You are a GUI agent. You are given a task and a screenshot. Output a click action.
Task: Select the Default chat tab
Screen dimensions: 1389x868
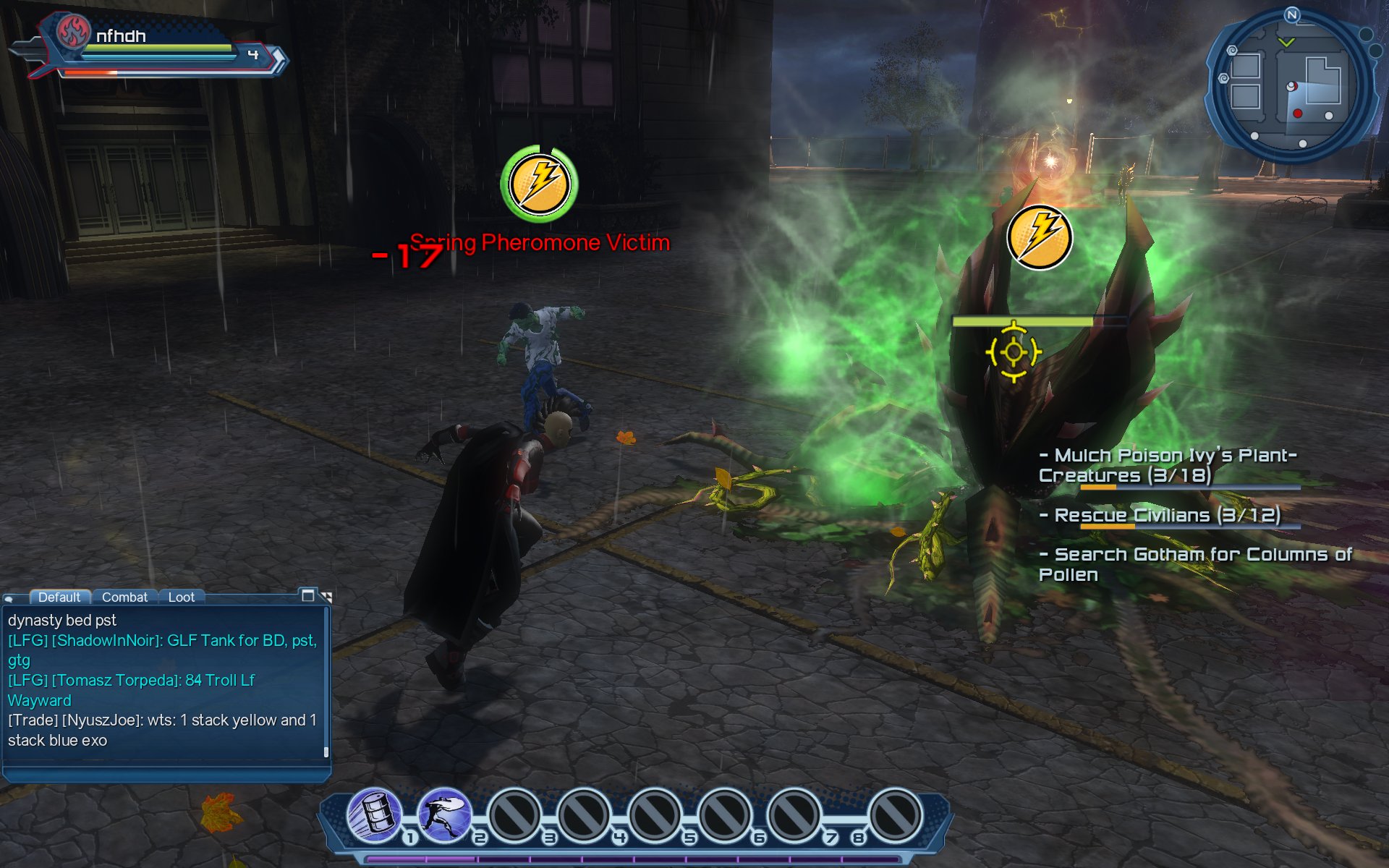coord(59,597)
